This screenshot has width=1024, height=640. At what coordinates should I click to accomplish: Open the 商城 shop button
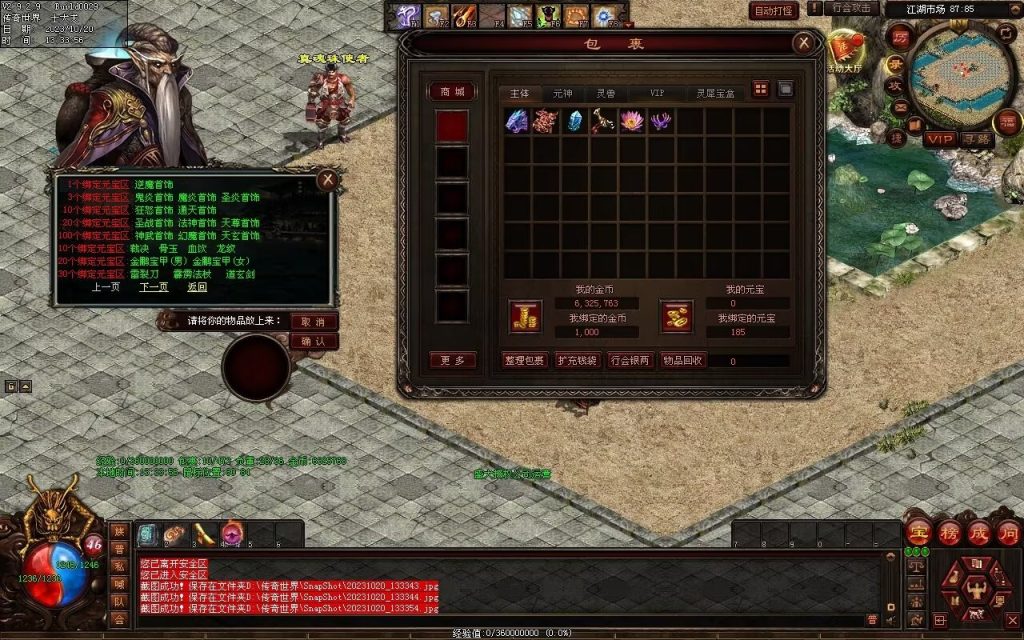point(451,91)
